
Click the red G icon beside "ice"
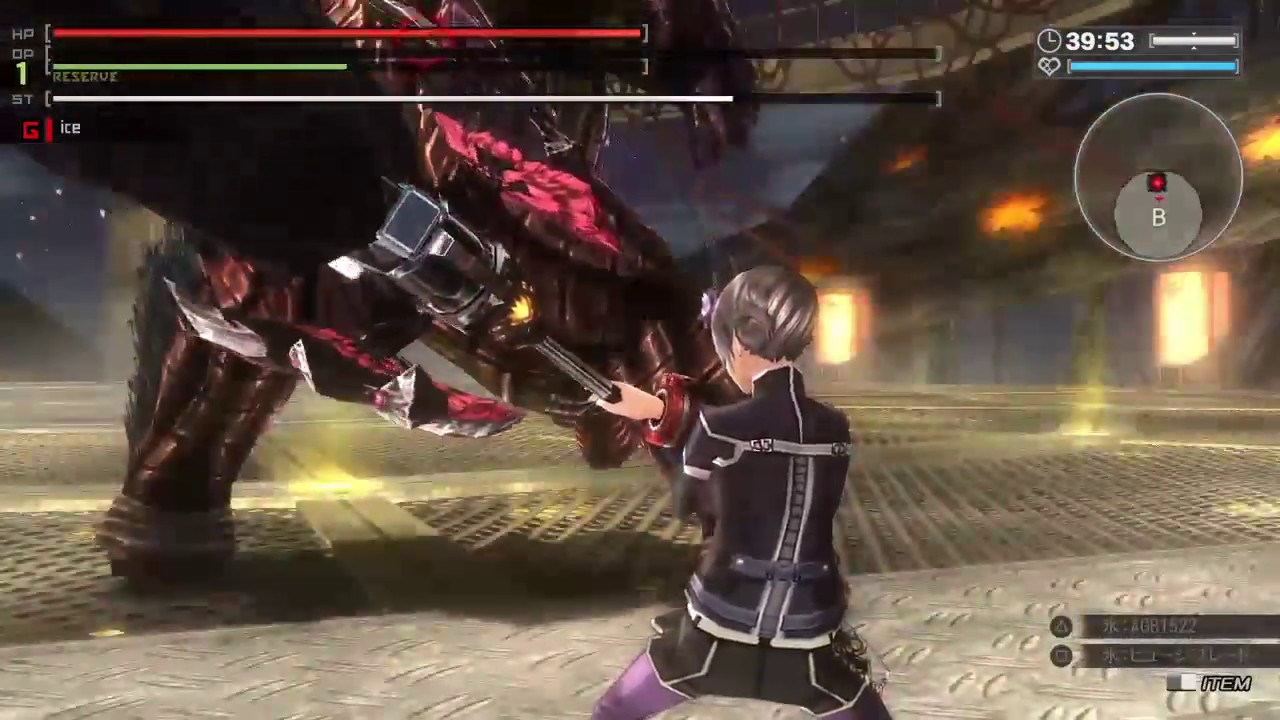point(31,129)
